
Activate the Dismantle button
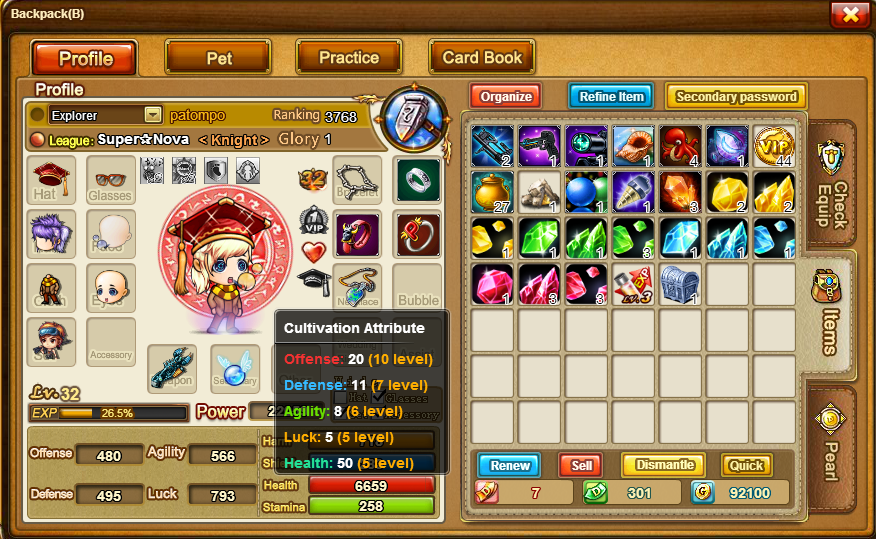[663, 465]
